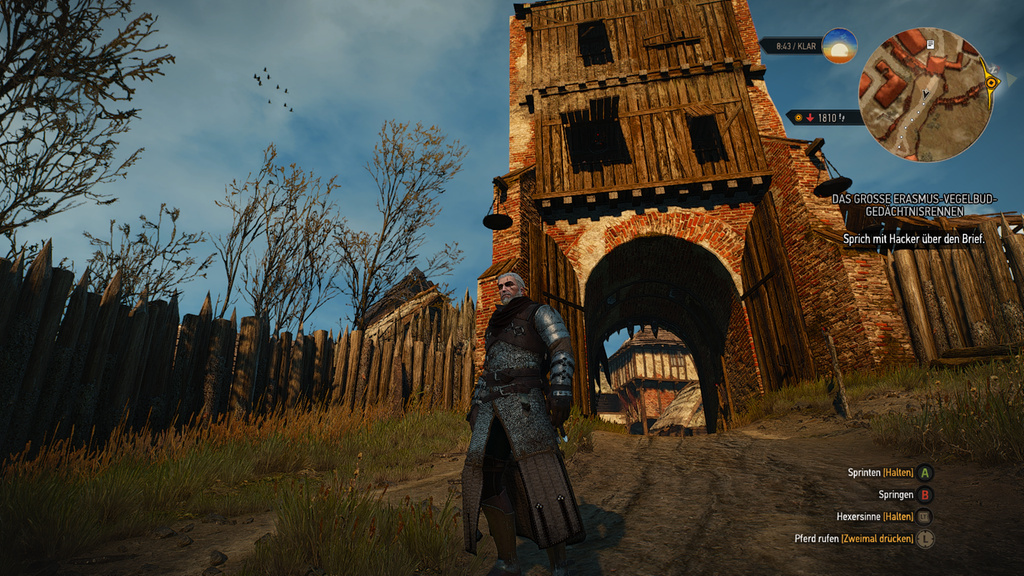The height and width of the screenshot is (576, 1024).
Task: Open the circular minimap
Action: coord(924,94)
